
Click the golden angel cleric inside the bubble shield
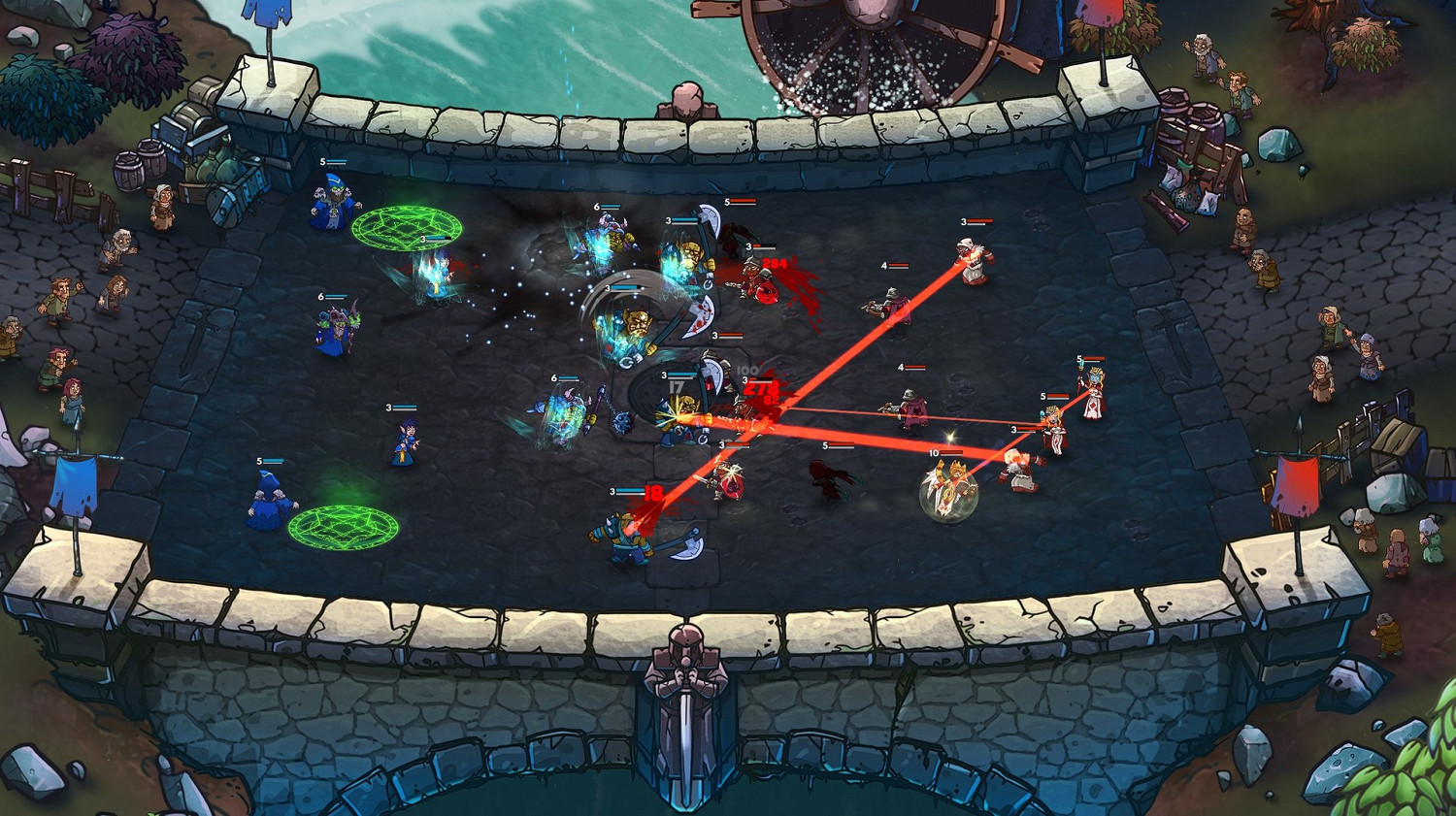[x=951, y=485]
